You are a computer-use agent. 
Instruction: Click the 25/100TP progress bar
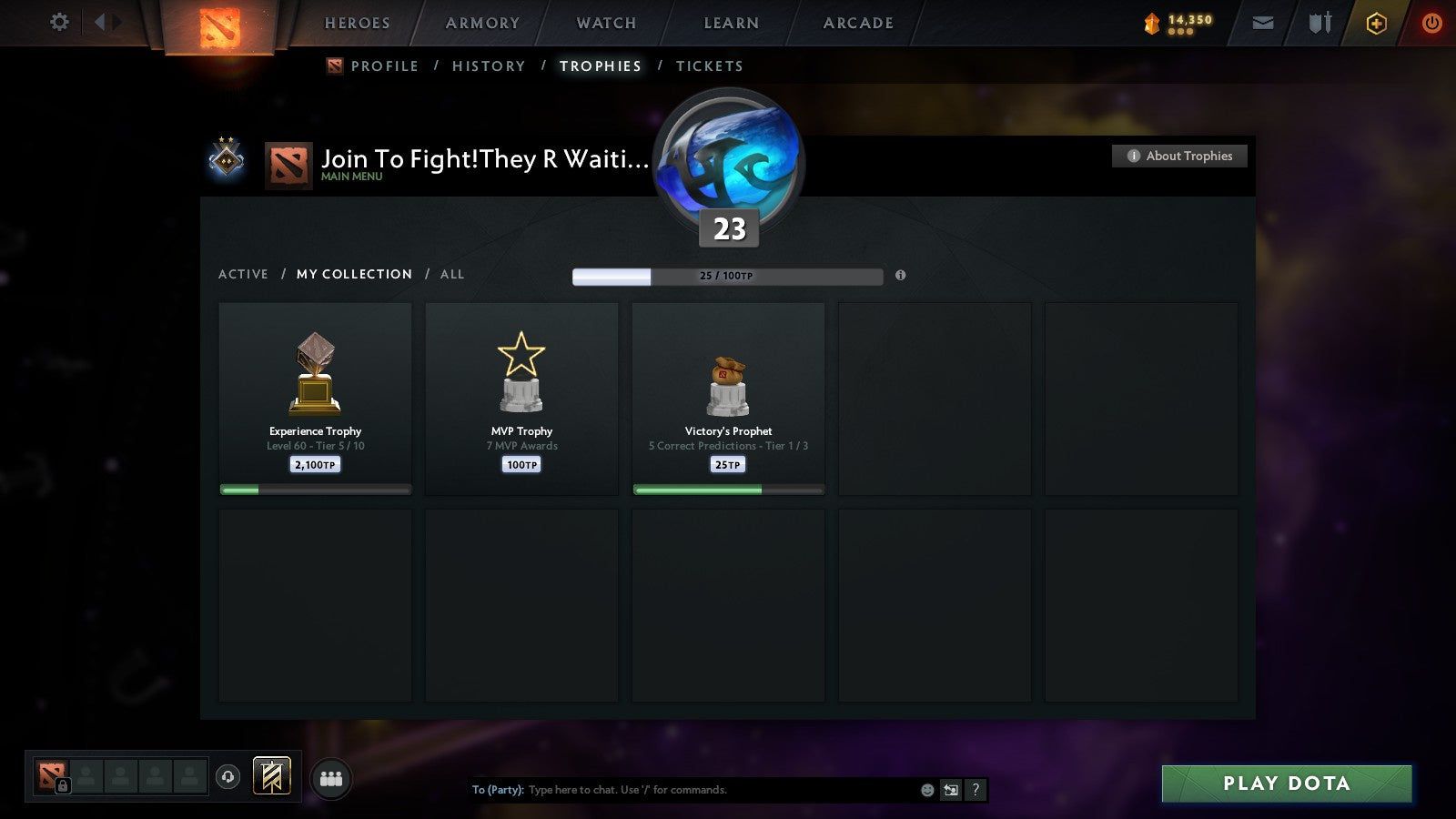(x=727, y=276)
